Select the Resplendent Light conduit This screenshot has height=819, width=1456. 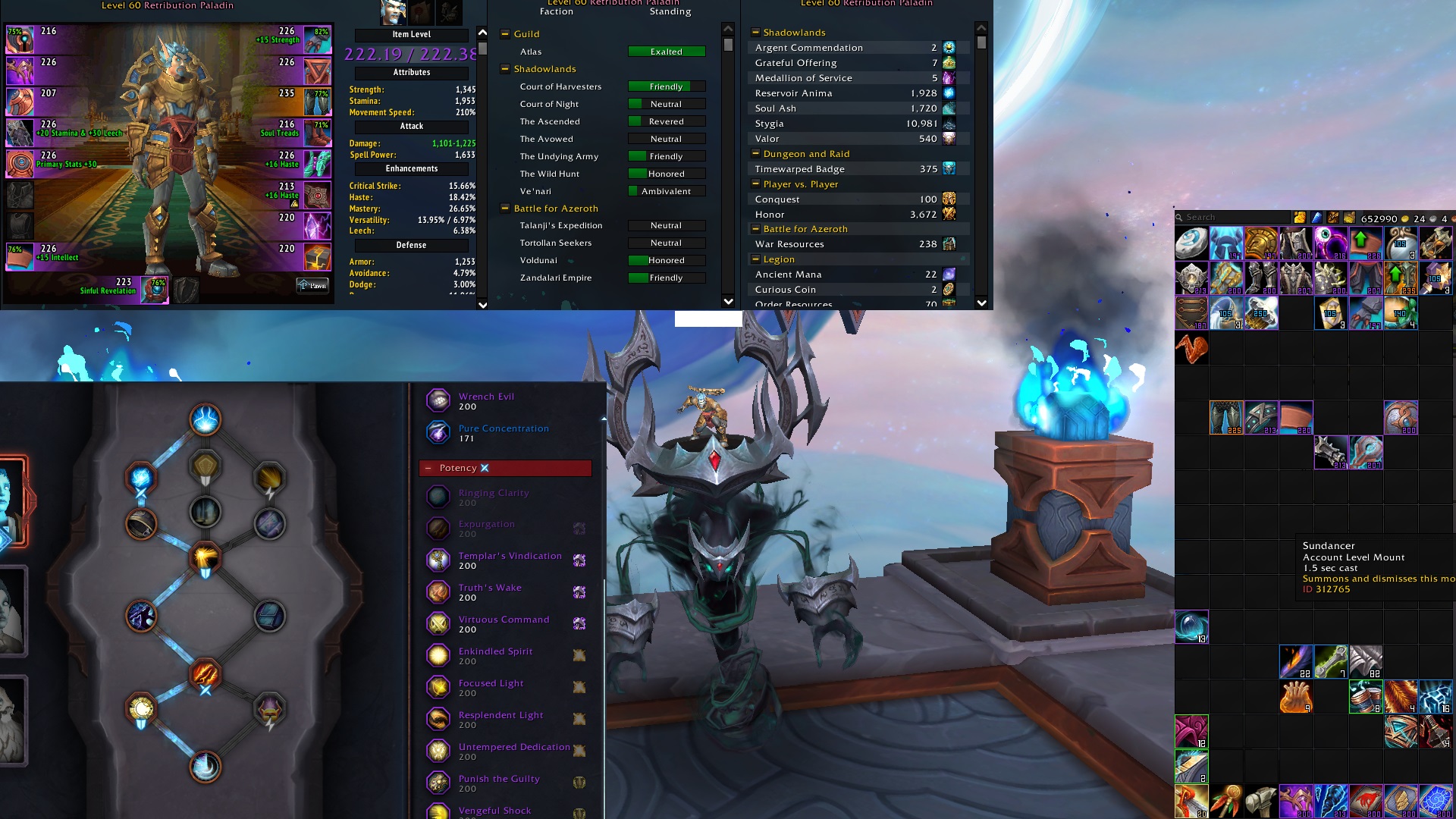point(500,720)
